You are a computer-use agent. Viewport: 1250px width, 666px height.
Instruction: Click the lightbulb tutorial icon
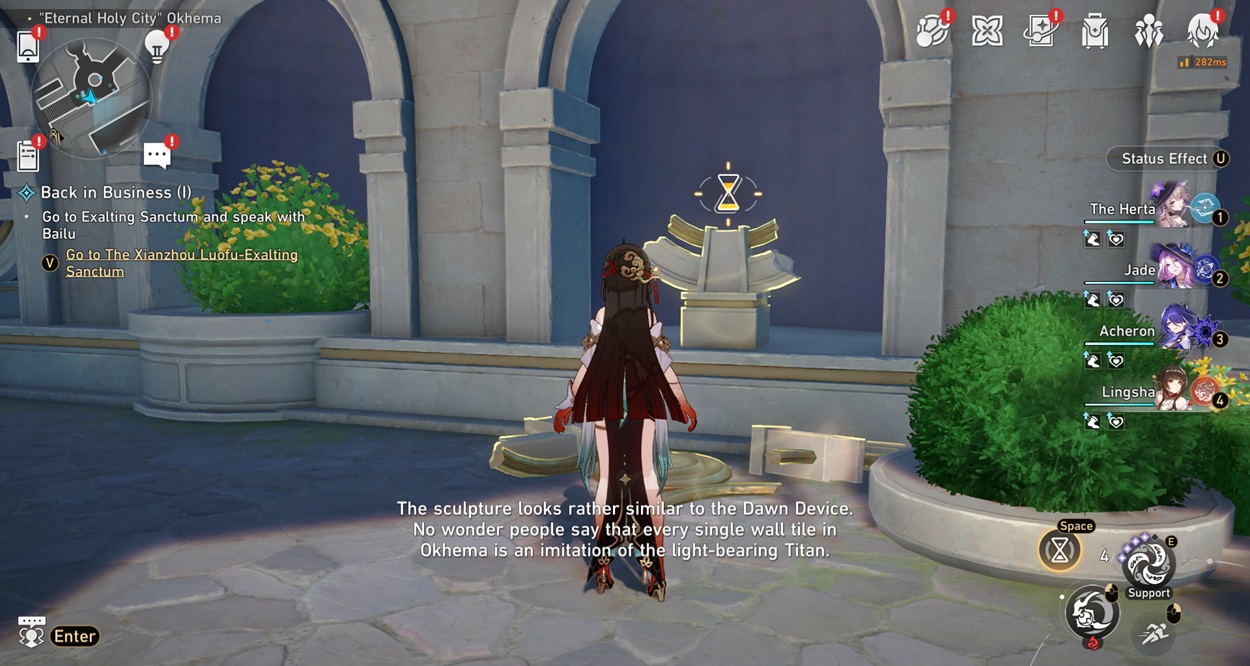tap(156, 46)
